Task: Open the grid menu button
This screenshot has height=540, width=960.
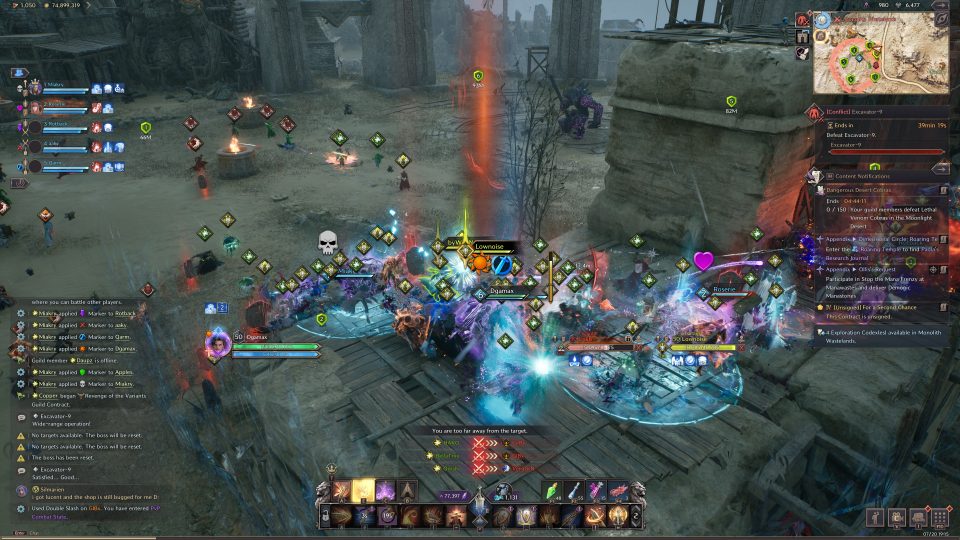Action: click(x=939, y=517)
